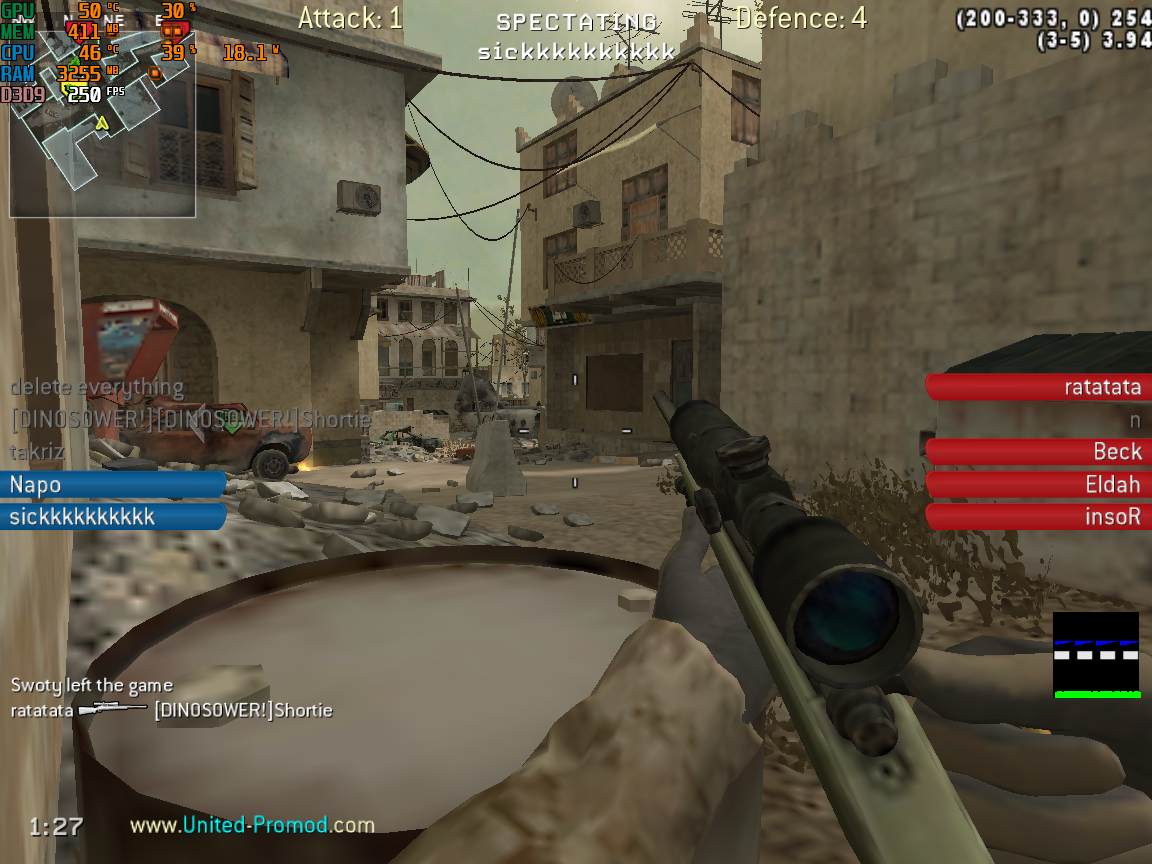Image resolution: width=1152 pixels, height=864 pixels.
Task: Pick player Beck from the red list
Action: pos(1036,452)
